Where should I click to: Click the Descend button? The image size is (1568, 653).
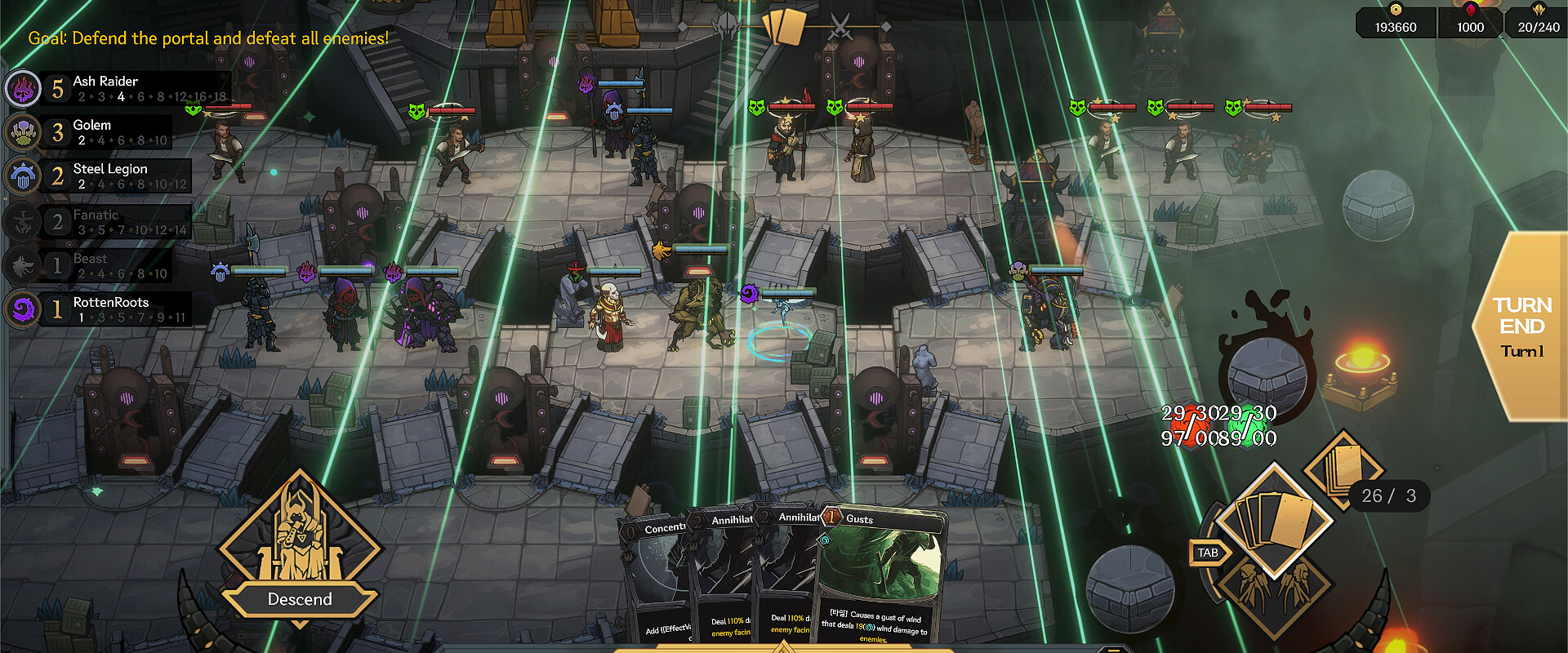pyautogui.click(x=300, y=598)
